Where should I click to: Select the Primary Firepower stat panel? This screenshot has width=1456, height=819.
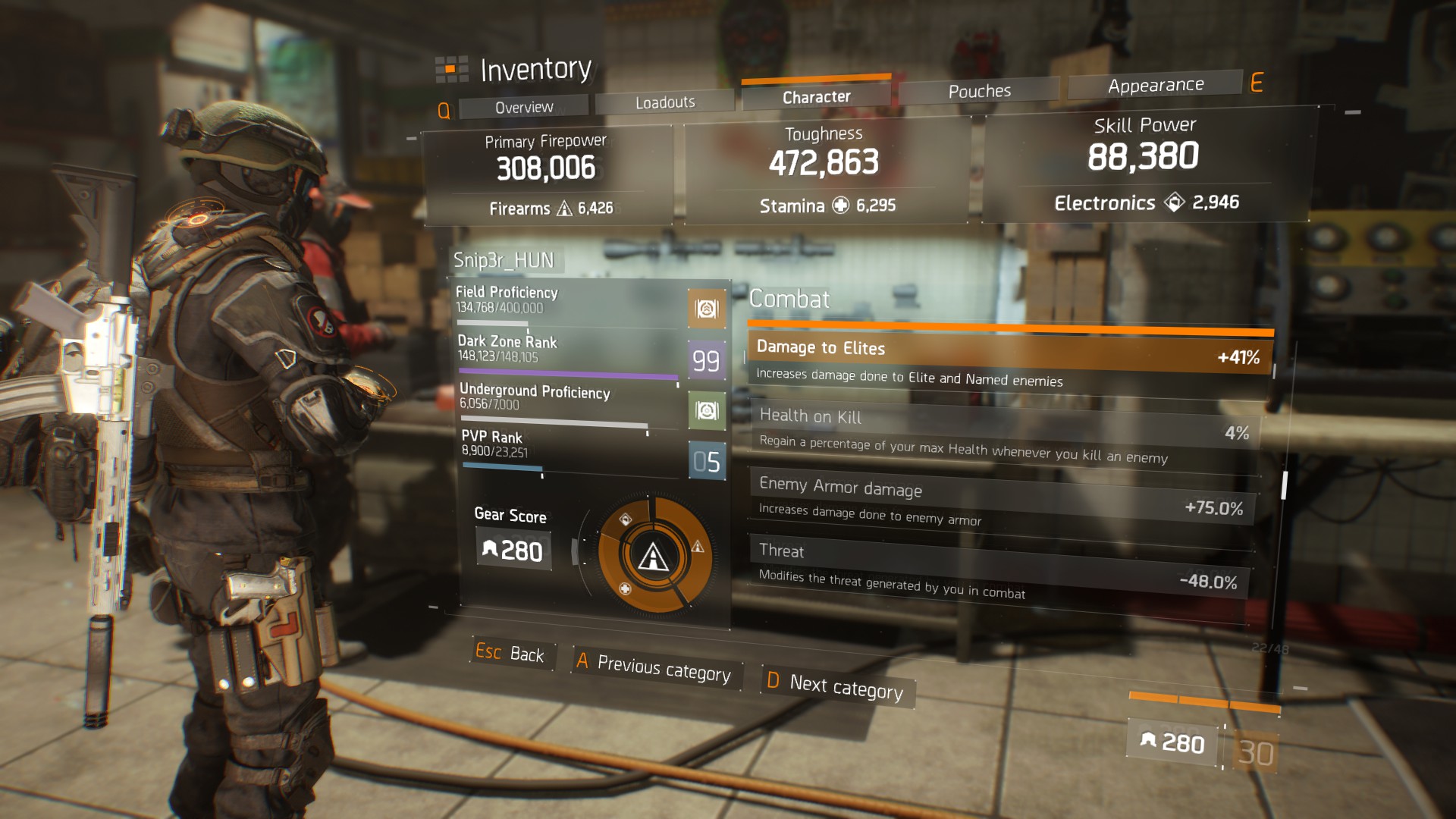click(x=547, y=176)
